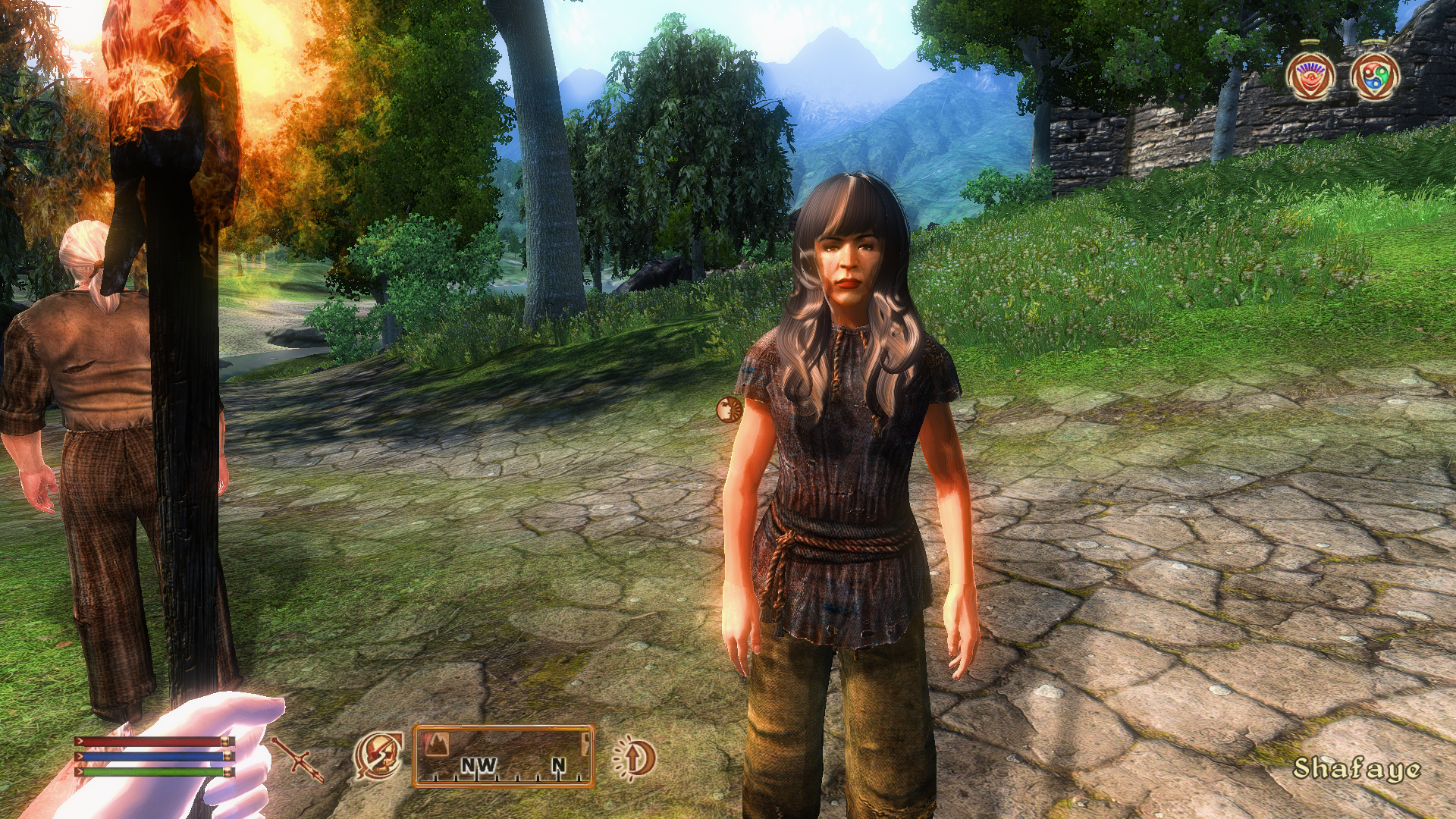Select the skull spell icon
The image size is (1456, 819).
click(378, 755)
